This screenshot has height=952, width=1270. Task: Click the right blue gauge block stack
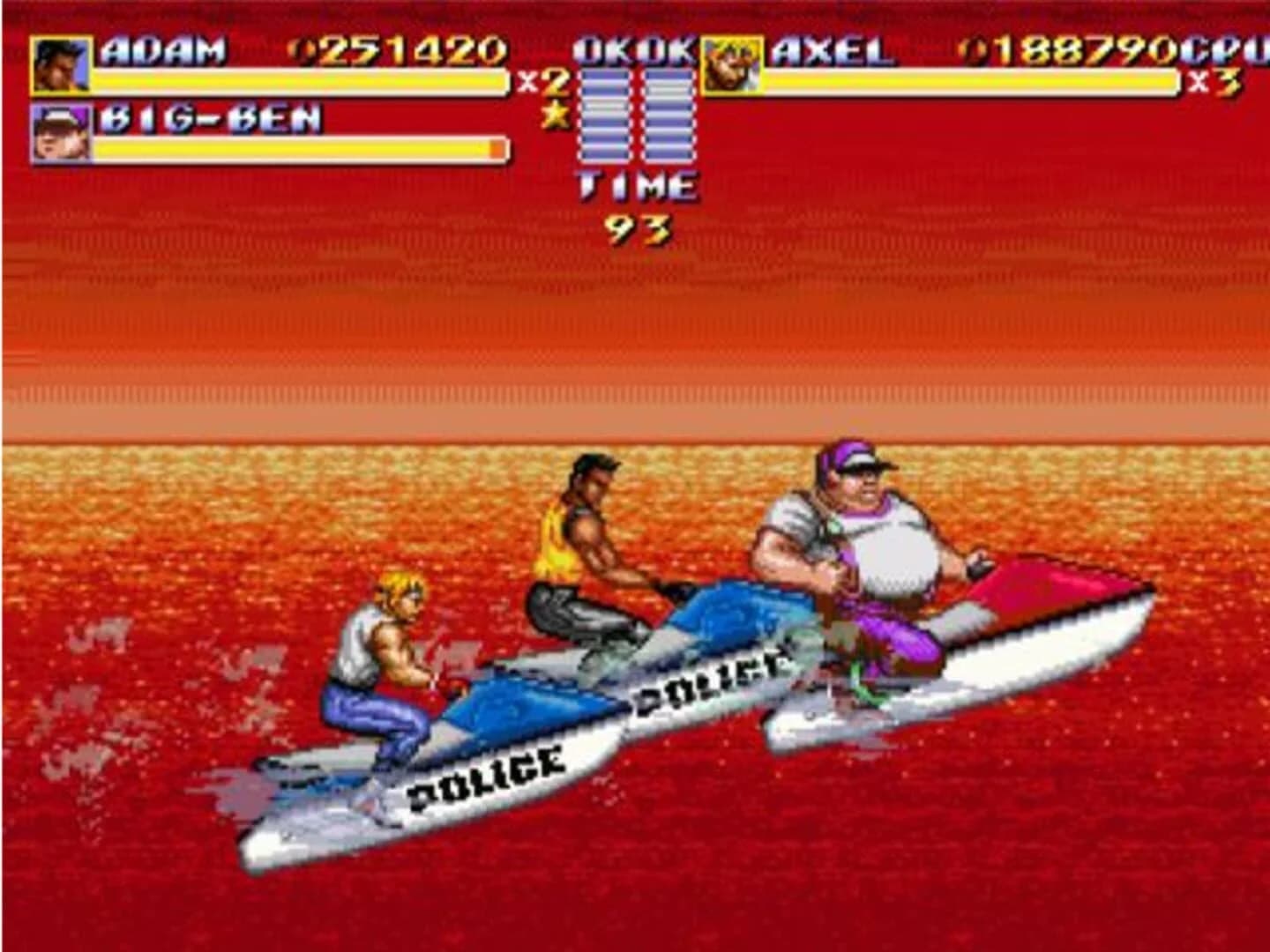tap(670, 115)
